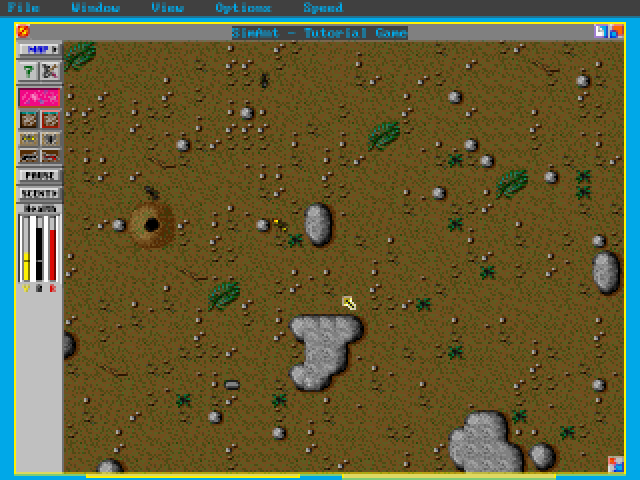Click the orange and blue window icon in the title bar
Screen dimensions: 640x480
615,31
